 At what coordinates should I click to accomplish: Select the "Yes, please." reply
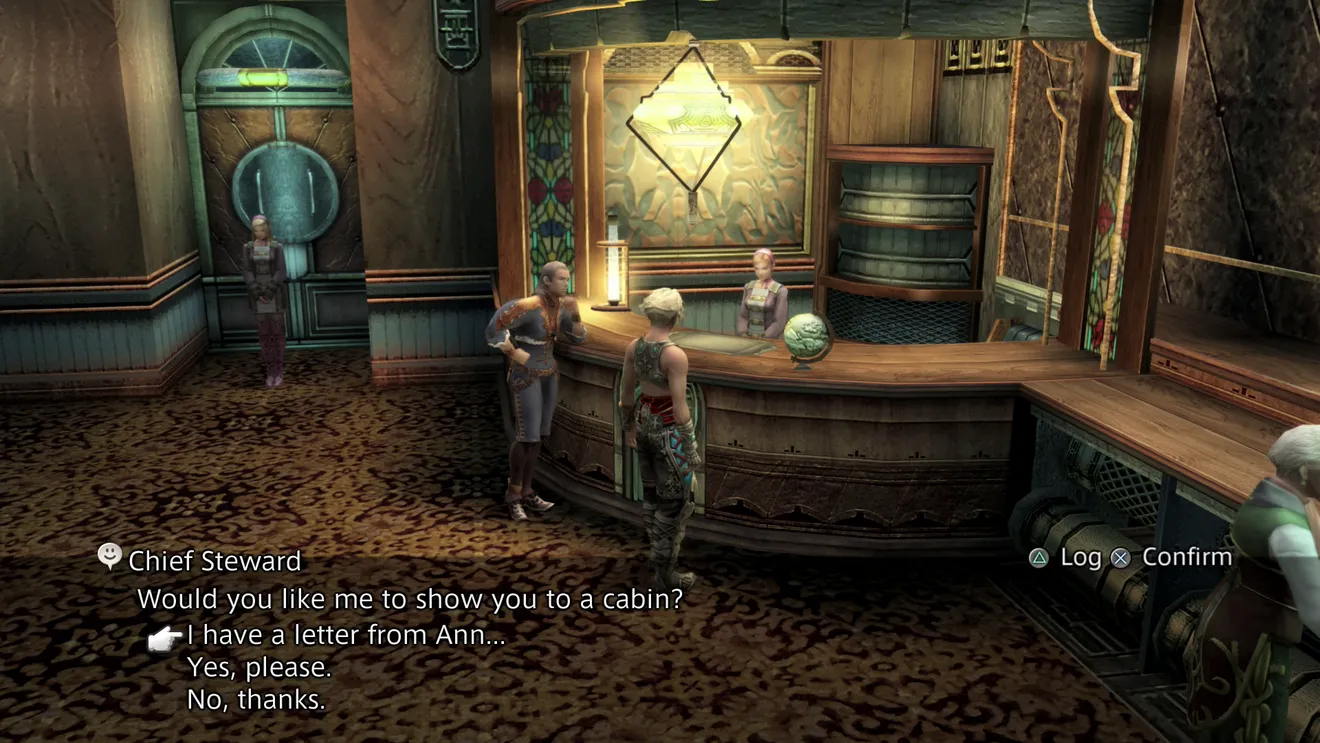point(259,667)
